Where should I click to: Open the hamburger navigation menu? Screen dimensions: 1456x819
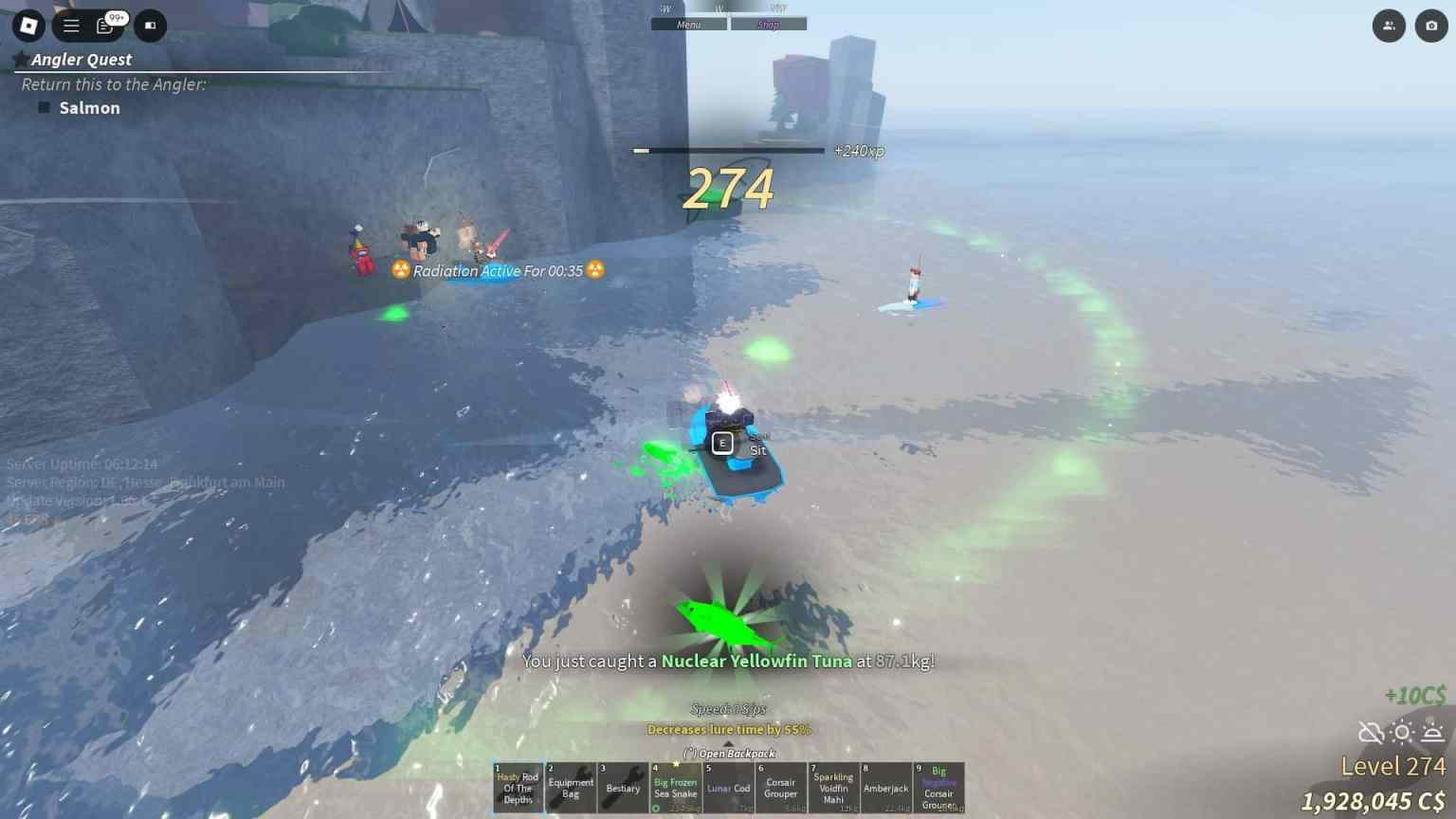point(70,26)
